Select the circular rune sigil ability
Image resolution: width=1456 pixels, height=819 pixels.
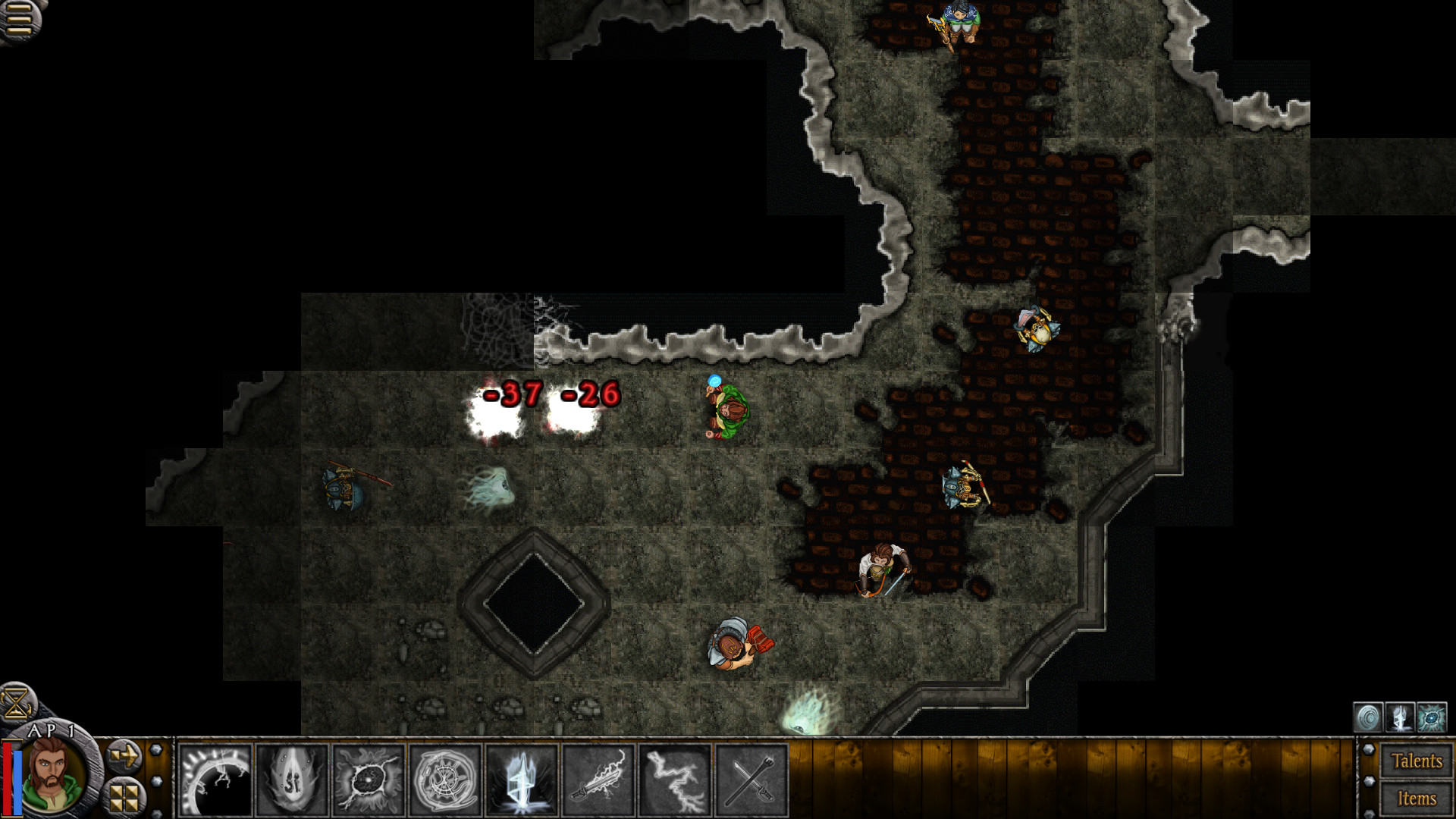point(445,780)
